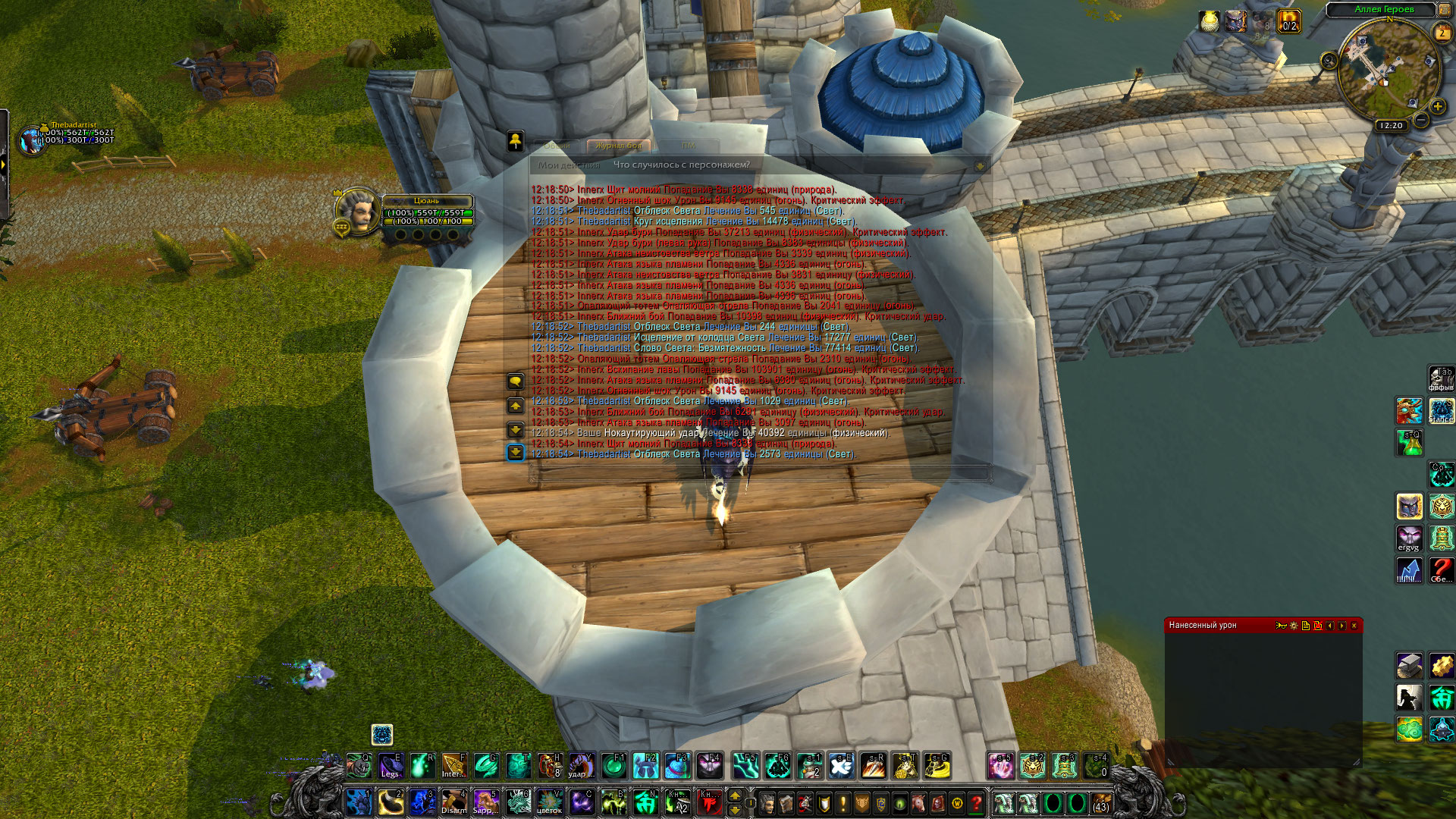
Task: Zoom out the minimap with minus button
Action: tap(1422, 120)
